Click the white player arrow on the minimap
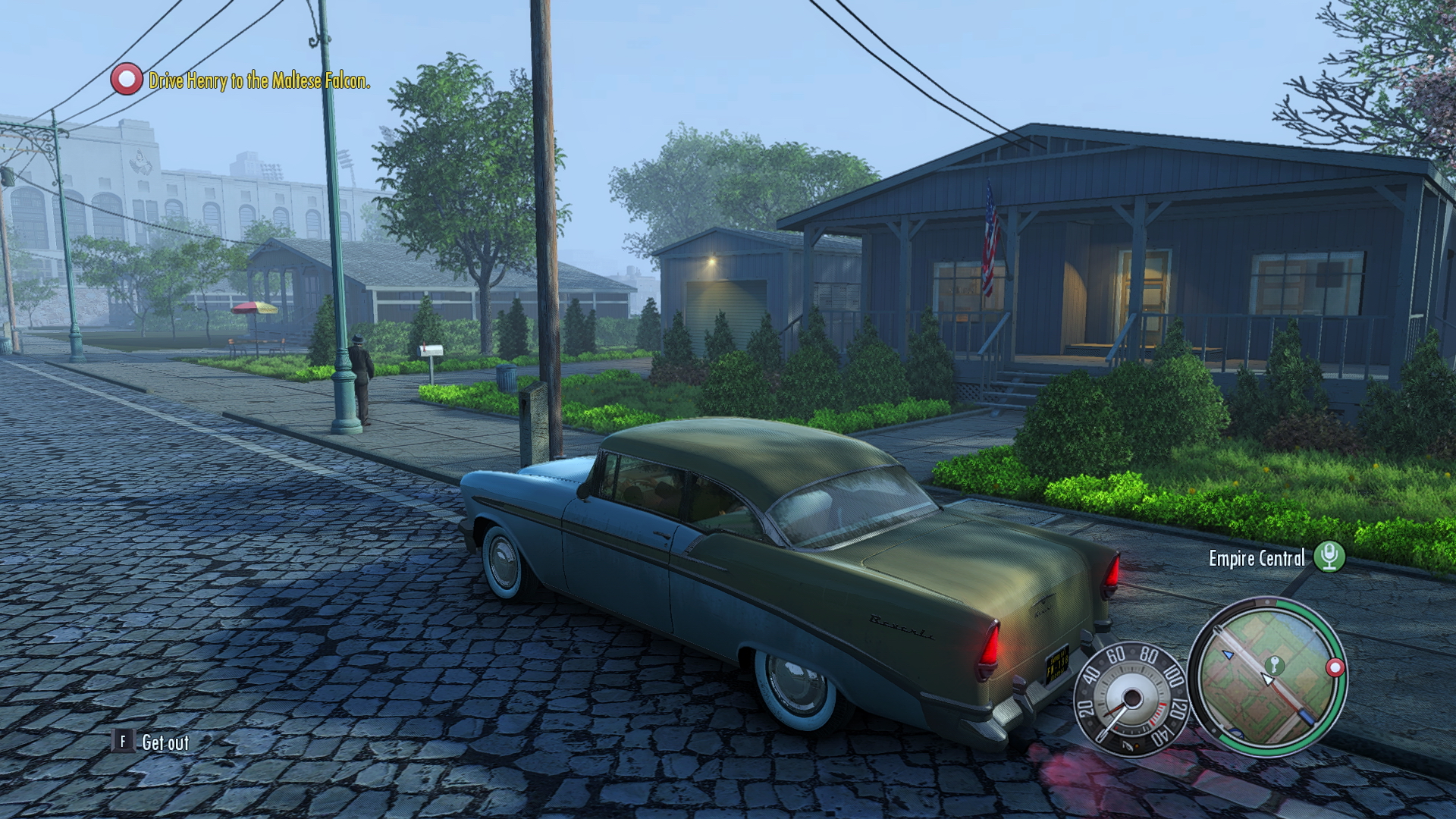The image size is (1456, 819). coord(1267,679)
